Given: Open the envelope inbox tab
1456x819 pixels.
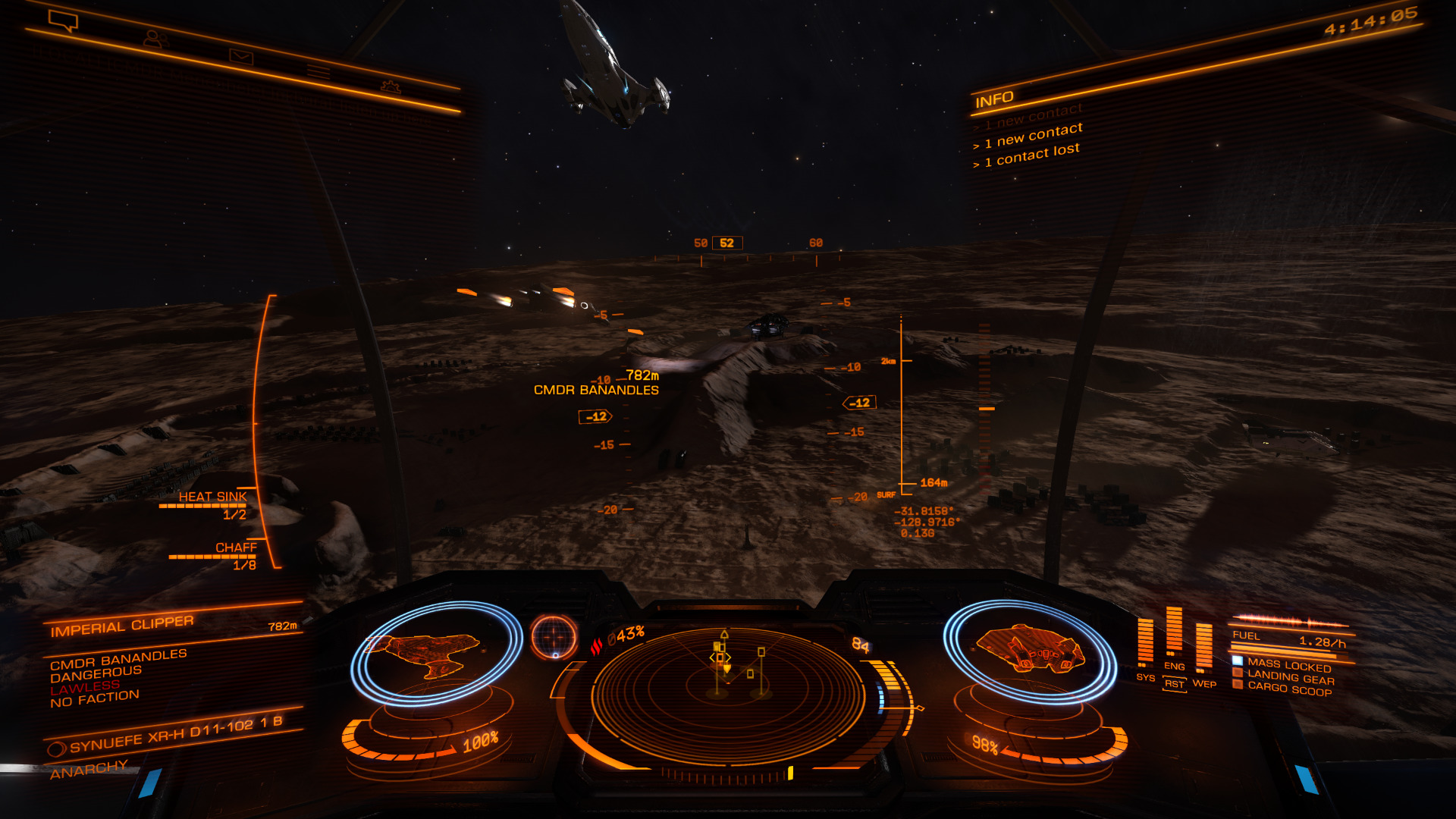Looking at the screenshot, I should pyautogui.click(x=241, y=56).
